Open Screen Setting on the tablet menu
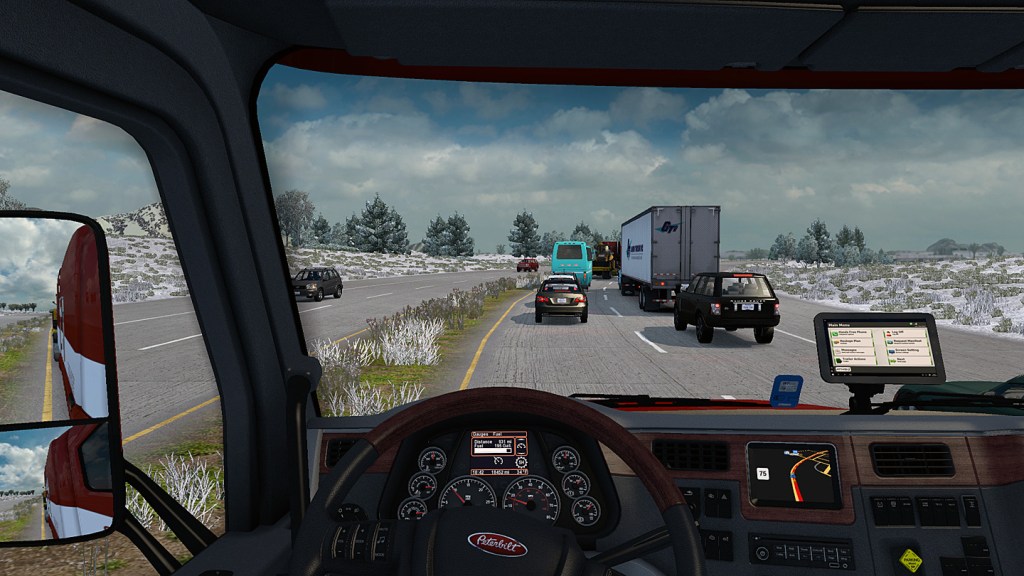The width and height of the screenshot is (1024, 576). (x=908, y=351)
